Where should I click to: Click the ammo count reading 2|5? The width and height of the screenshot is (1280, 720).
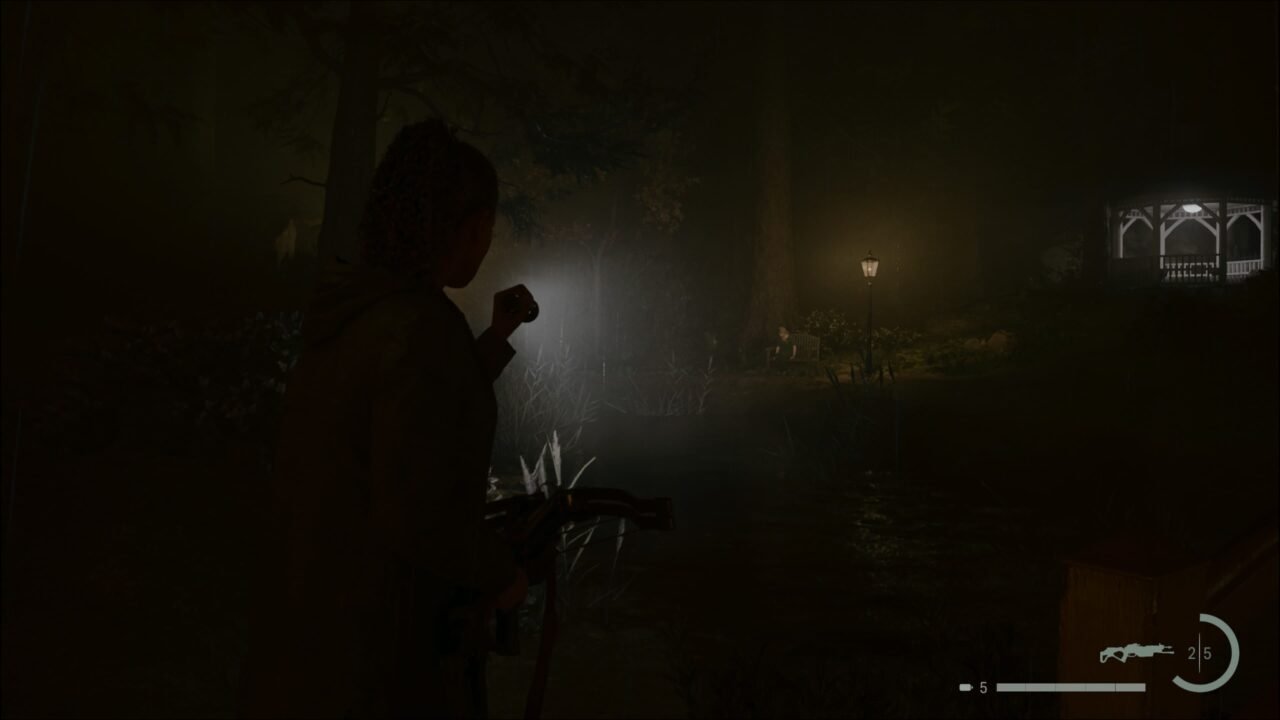point(1200,652)
